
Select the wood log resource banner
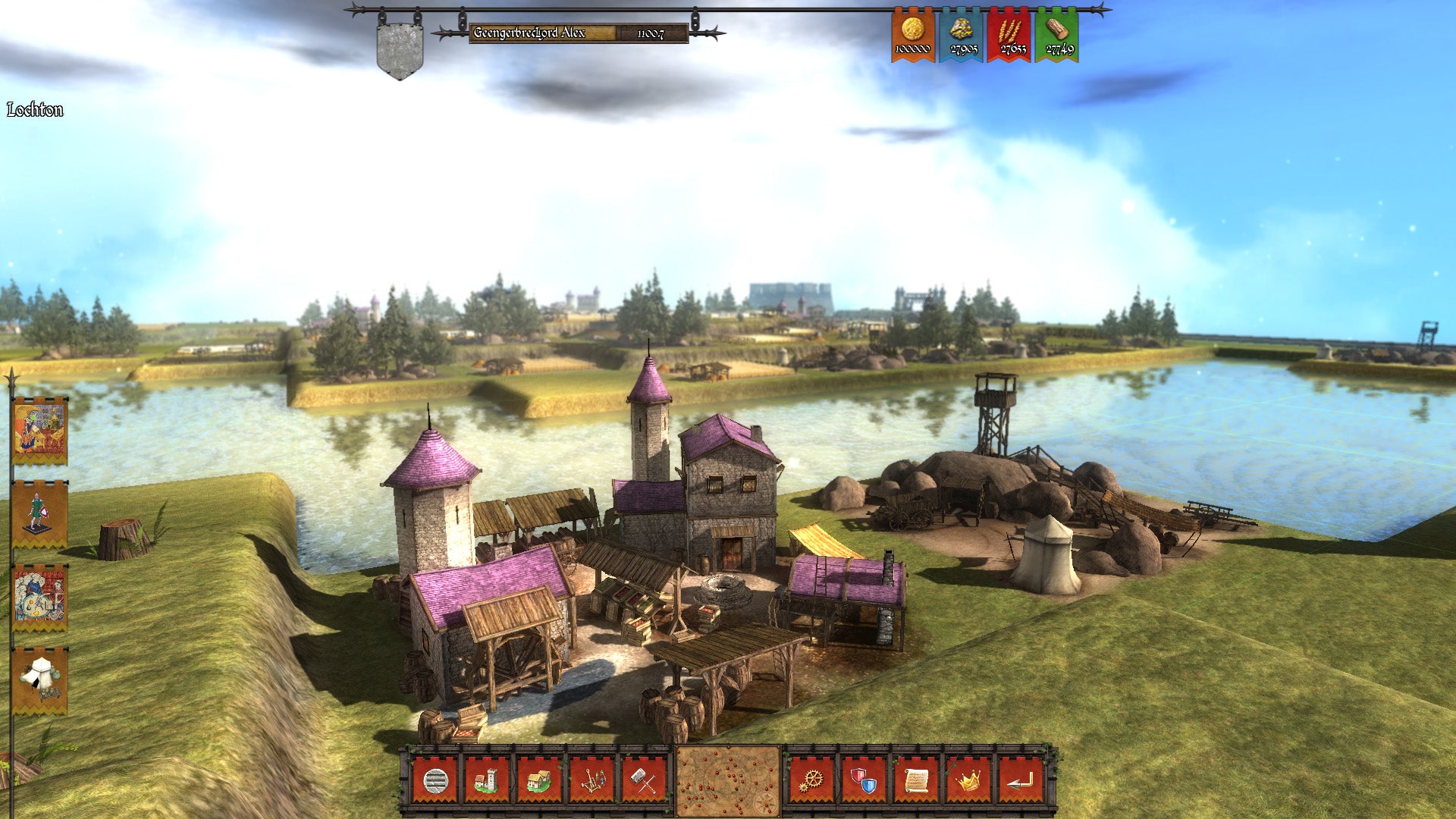(1057, 35)
